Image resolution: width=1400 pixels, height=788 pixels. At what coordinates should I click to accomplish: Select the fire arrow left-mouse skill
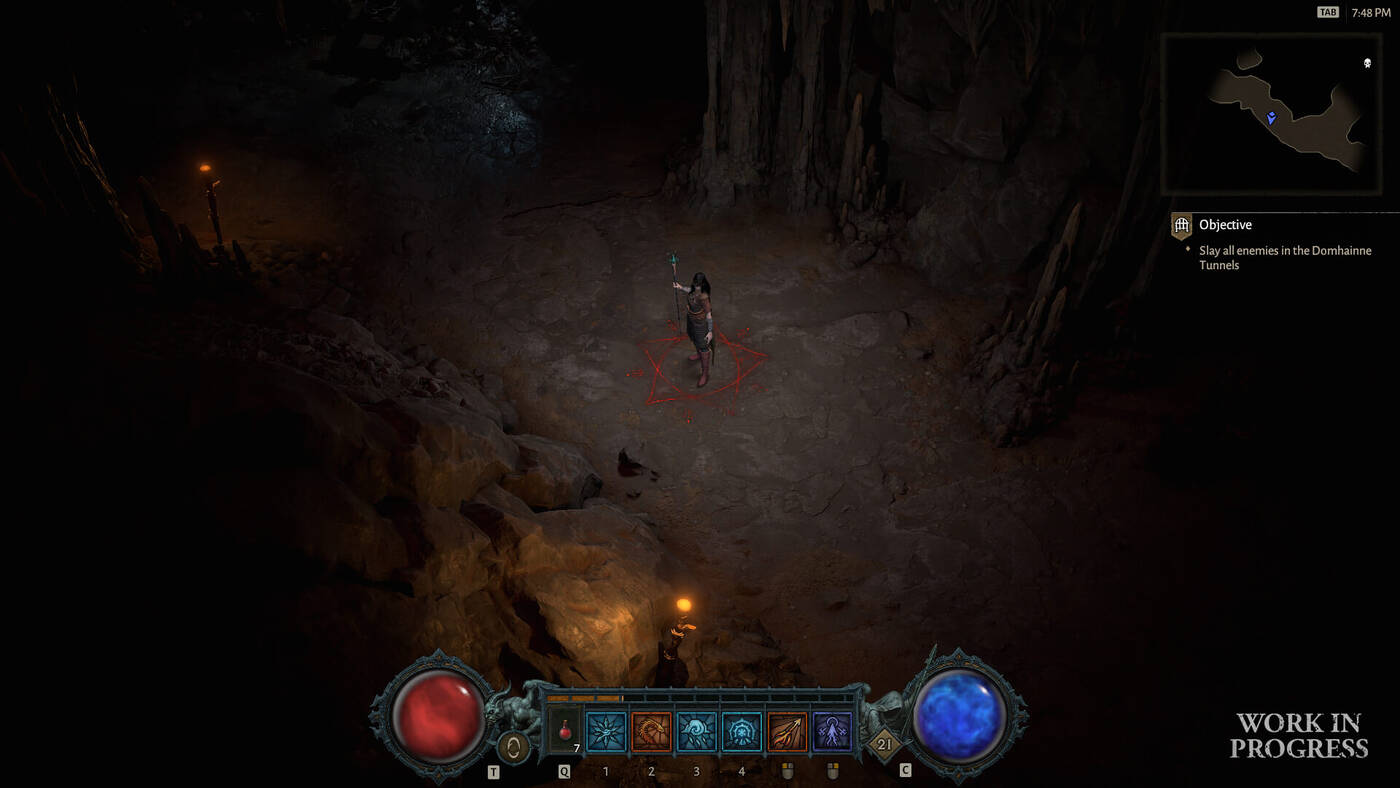[x=785, y=731]
